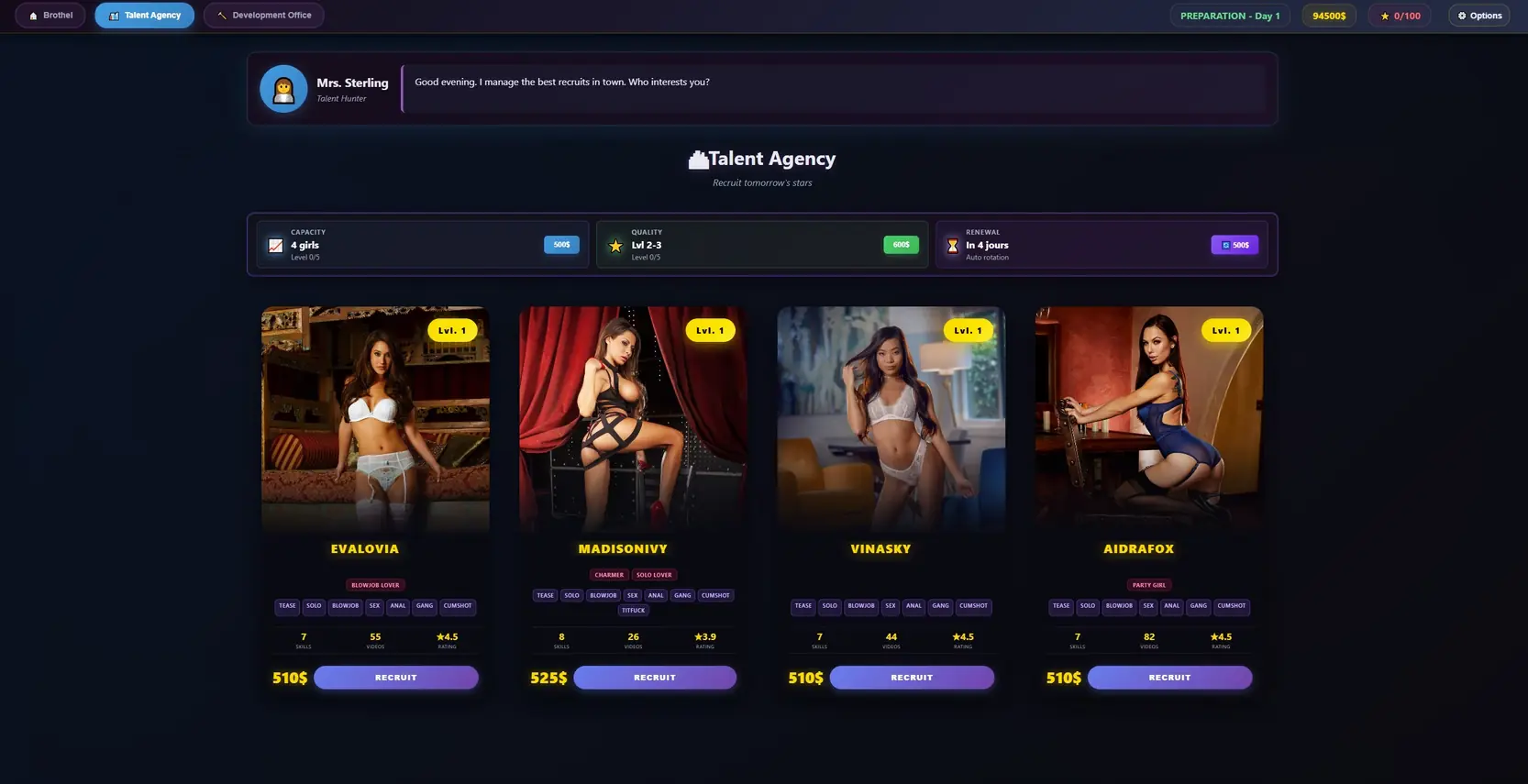Recruit Madisonivy for 525$
This screenshot has width=1528, height=784.
(654, 678)
